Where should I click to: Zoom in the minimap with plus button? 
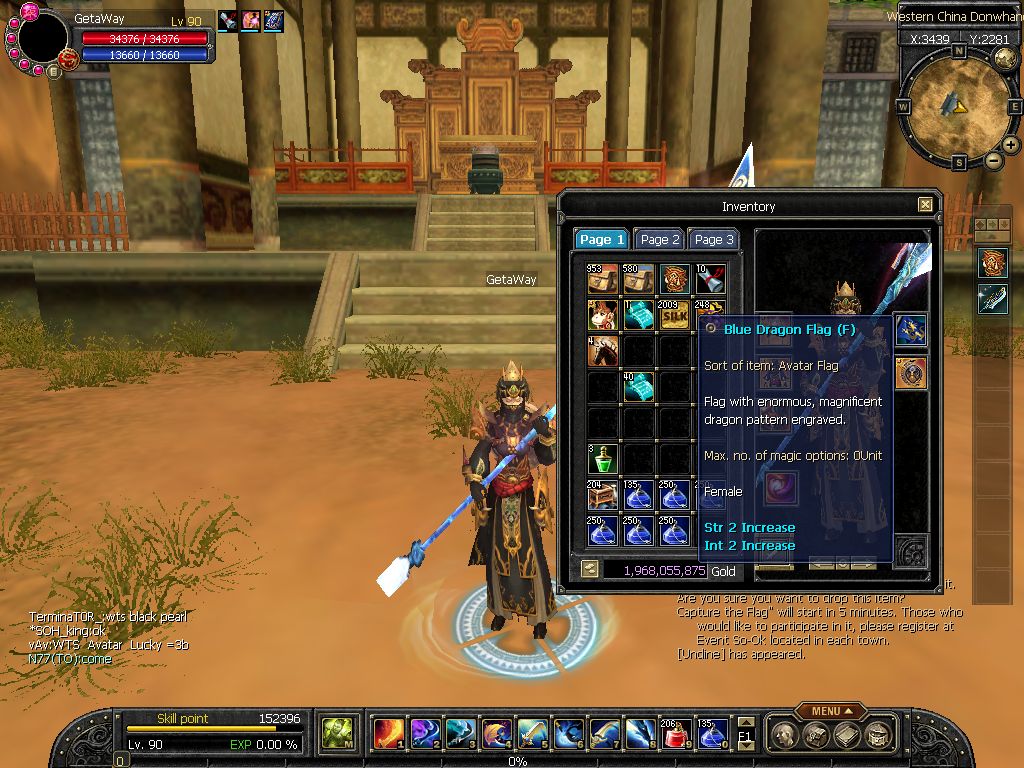(1011, 146)
